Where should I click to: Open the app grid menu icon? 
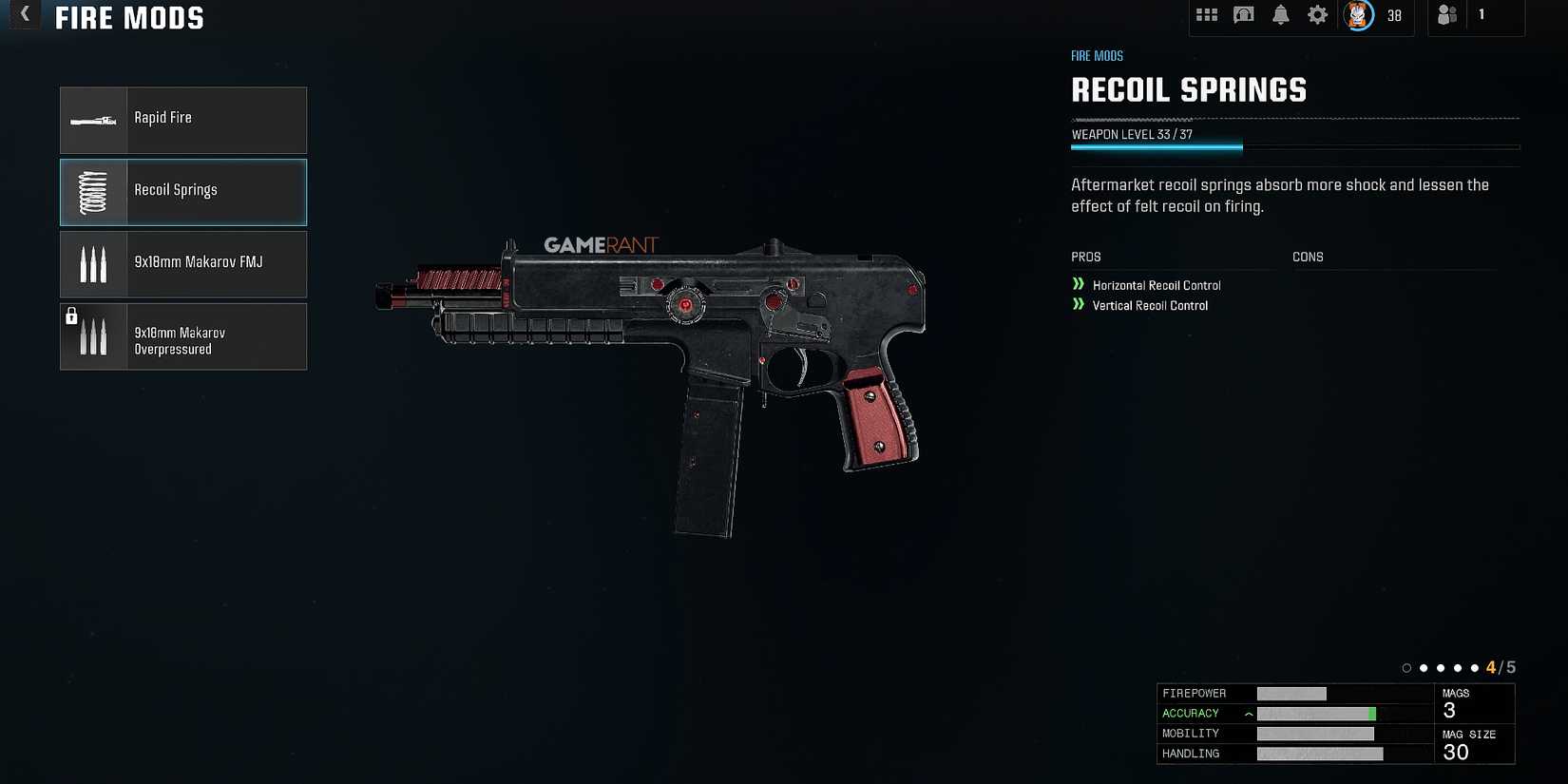point(1206,14)
